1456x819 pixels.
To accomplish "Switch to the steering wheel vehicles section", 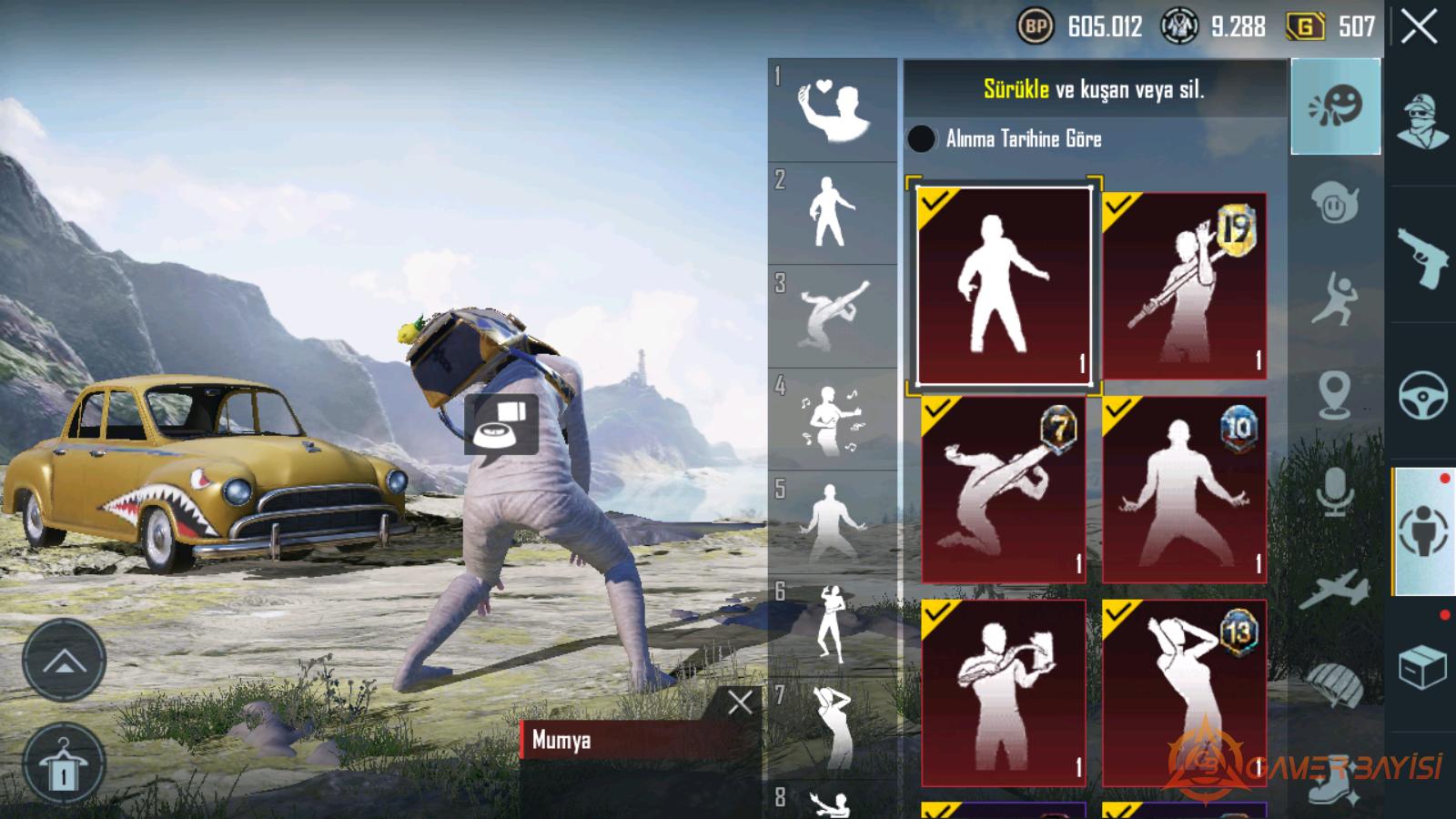I will 1422,394.
